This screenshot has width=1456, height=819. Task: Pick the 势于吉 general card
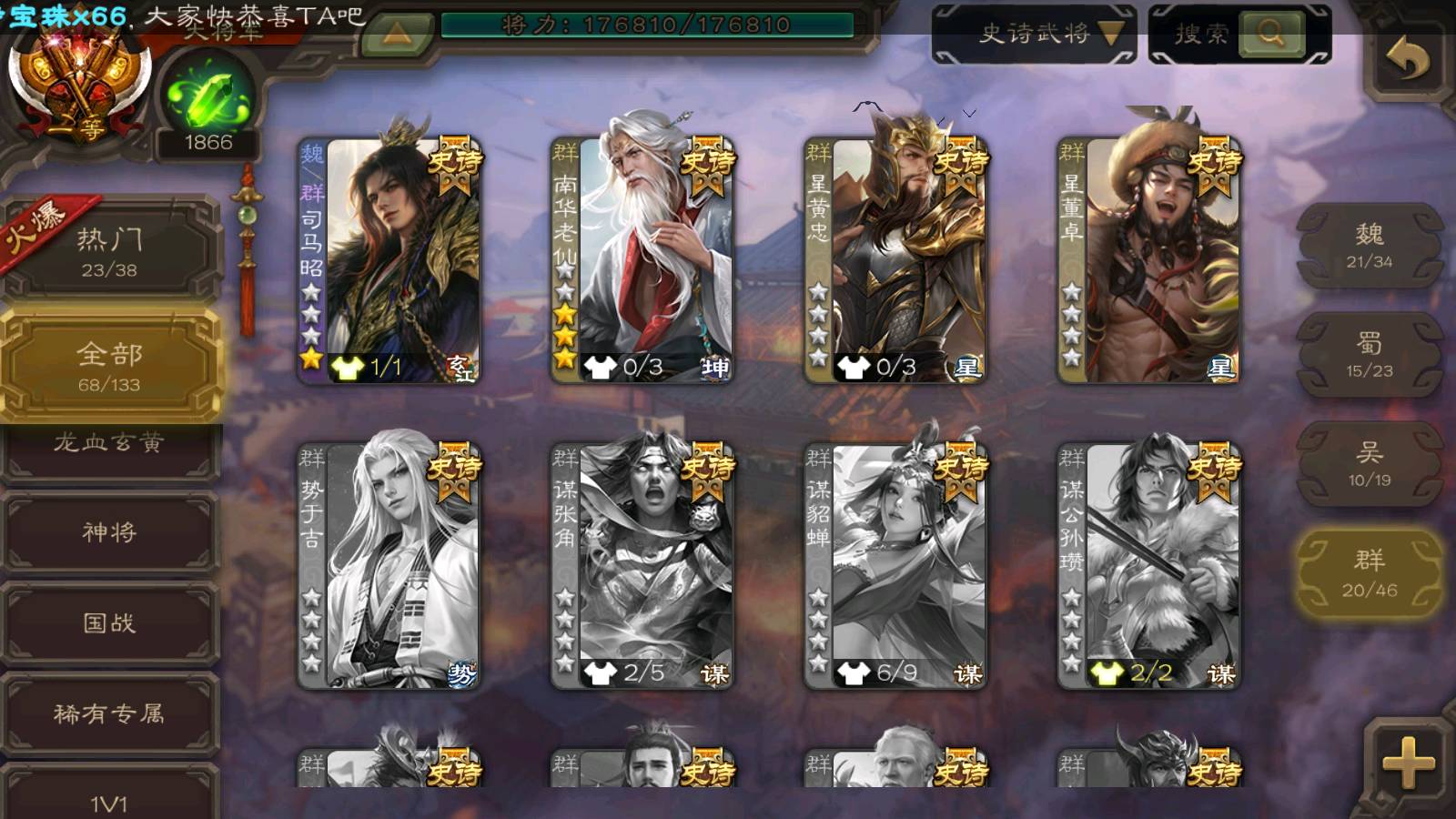click(x=389, y=564)
